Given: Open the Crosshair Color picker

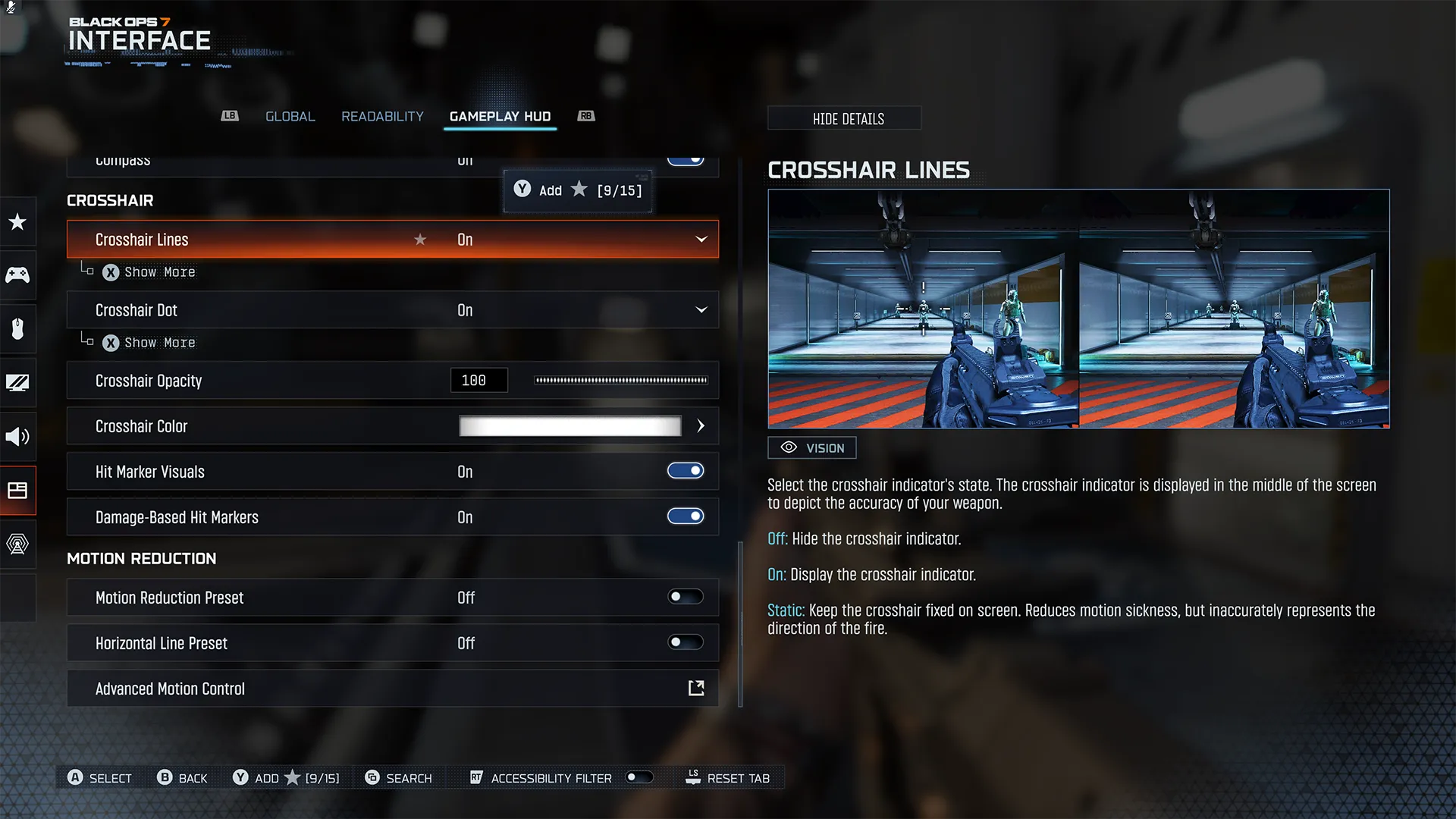Looking at the screenshot, I should [x=701, y=426].
